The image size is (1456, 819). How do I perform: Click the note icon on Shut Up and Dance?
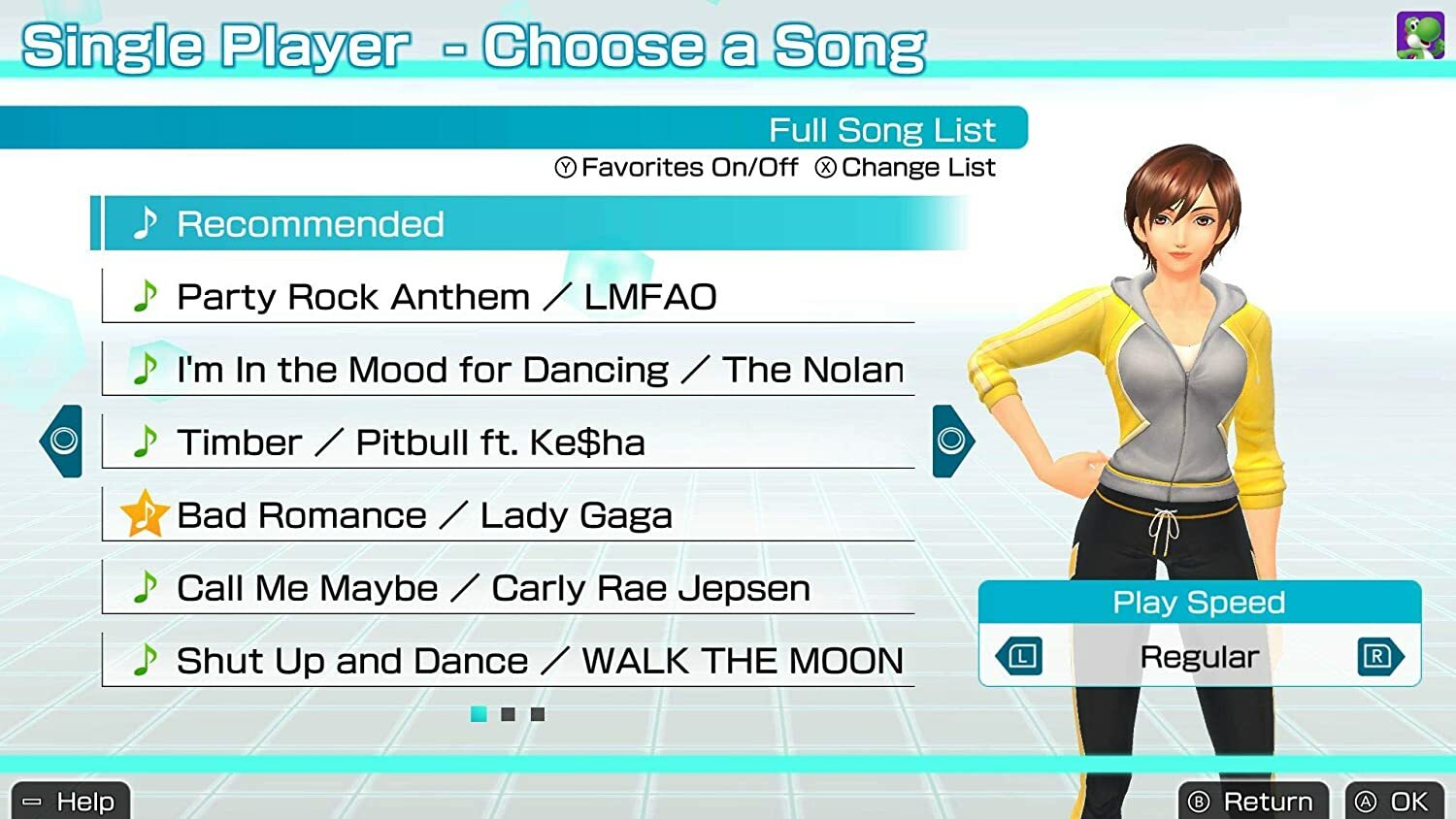[x=147, y=660]
